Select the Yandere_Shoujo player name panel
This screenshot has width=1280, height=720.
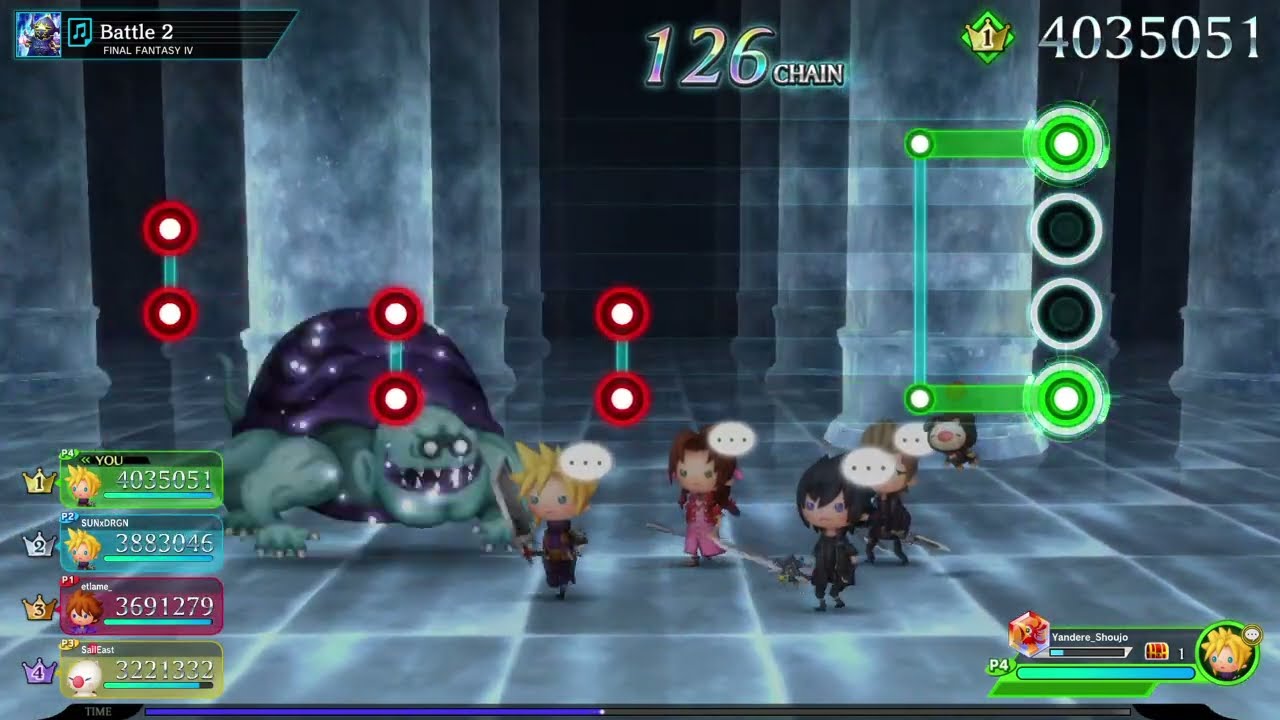[1089, 638]
